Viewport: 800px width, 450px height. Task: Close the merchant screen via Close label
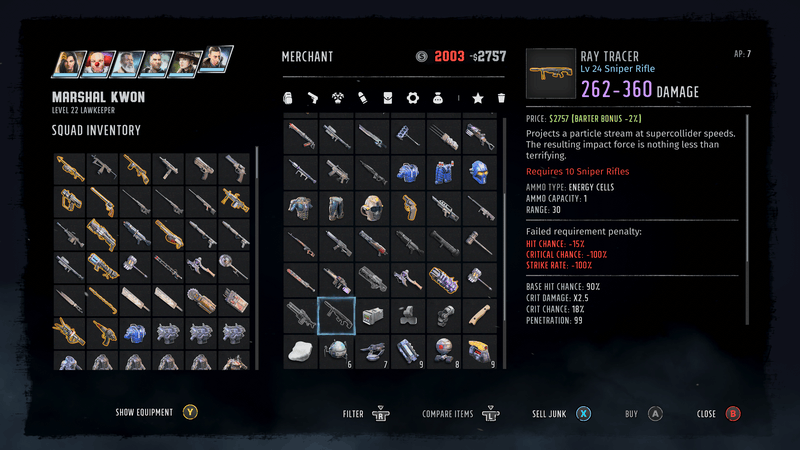click(706, 412)
